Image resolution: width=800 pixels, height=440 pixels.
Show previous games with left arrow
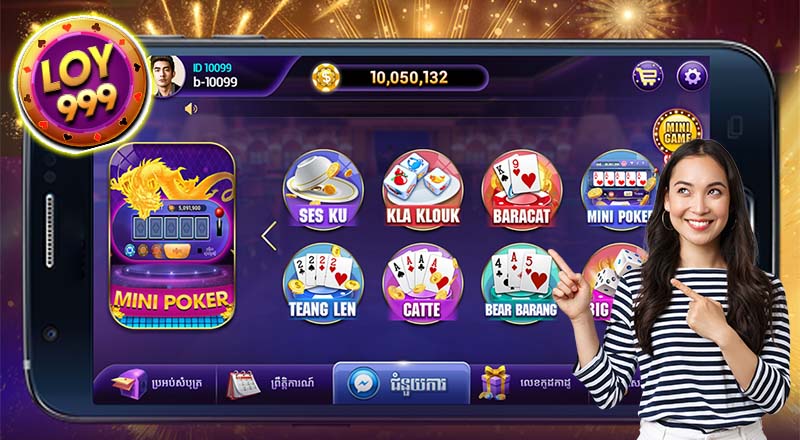click(x=267, y=236)
